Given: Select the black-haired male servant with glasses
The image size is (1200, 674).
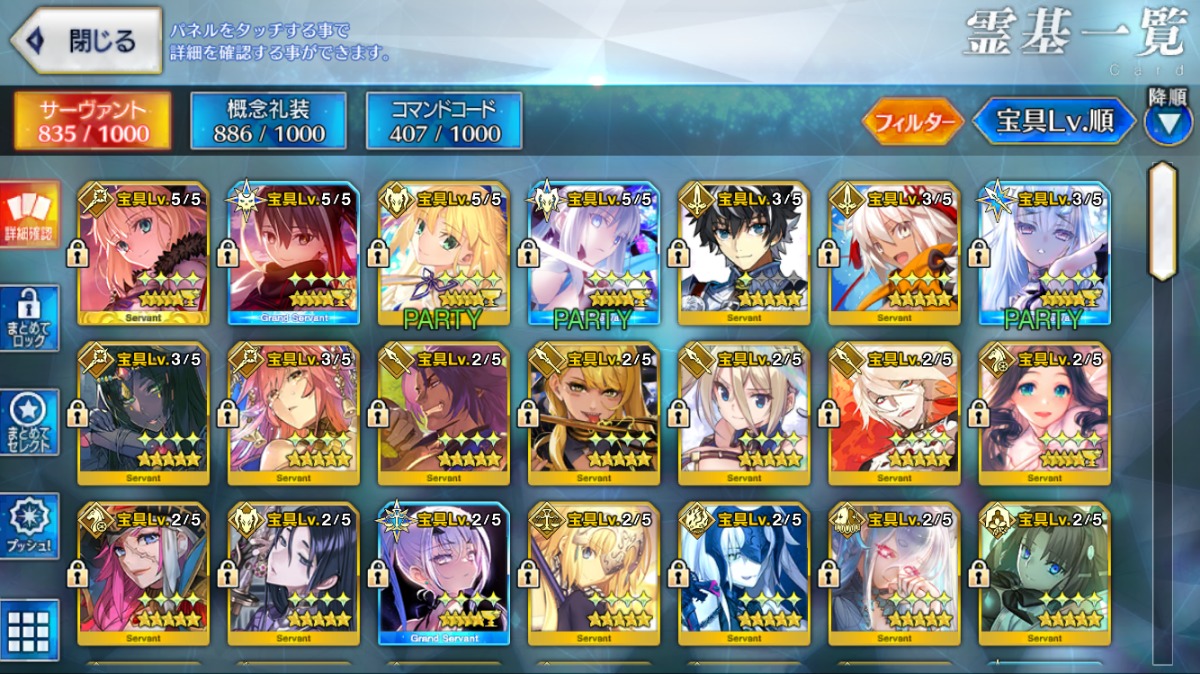Looking at the screenshot, I should (743, 255).
